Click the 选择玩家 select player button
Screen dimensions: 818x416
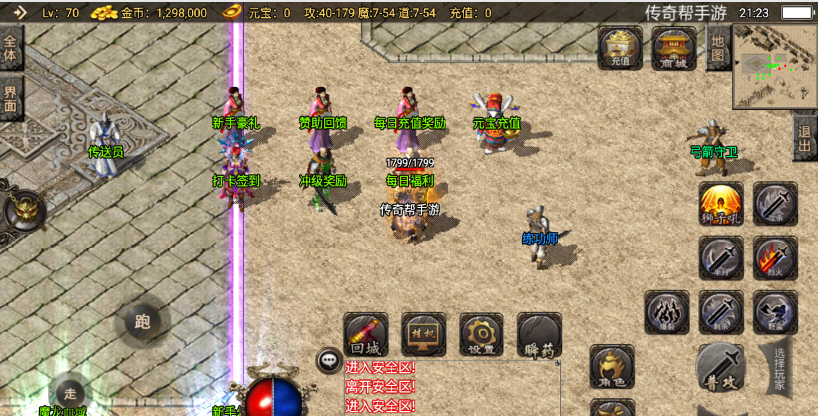pyautogui.click(x=779, y=367)
